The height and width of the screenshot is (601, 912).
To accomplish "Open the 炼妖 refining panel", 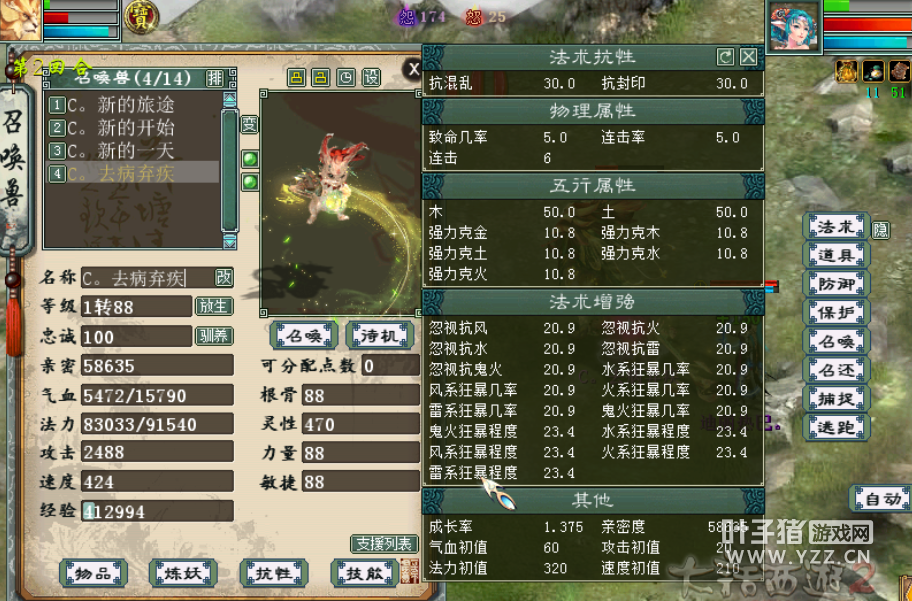I will (x=183, y=573).
